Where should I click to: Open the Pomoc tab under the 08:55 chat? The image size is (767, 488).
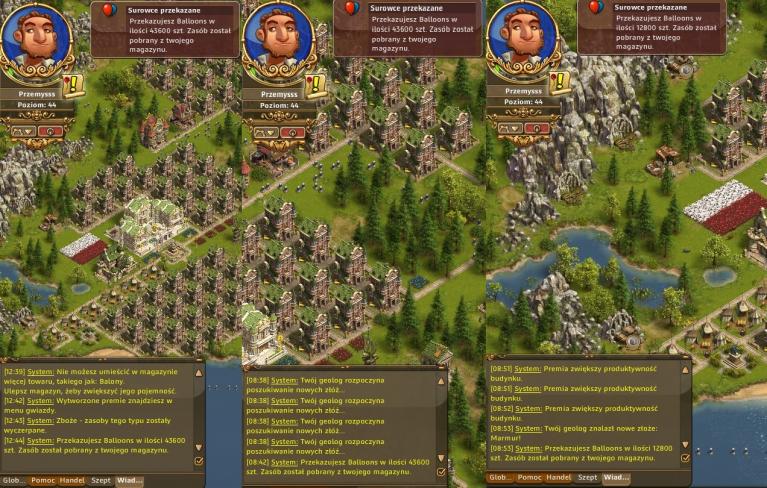(529, 478)
